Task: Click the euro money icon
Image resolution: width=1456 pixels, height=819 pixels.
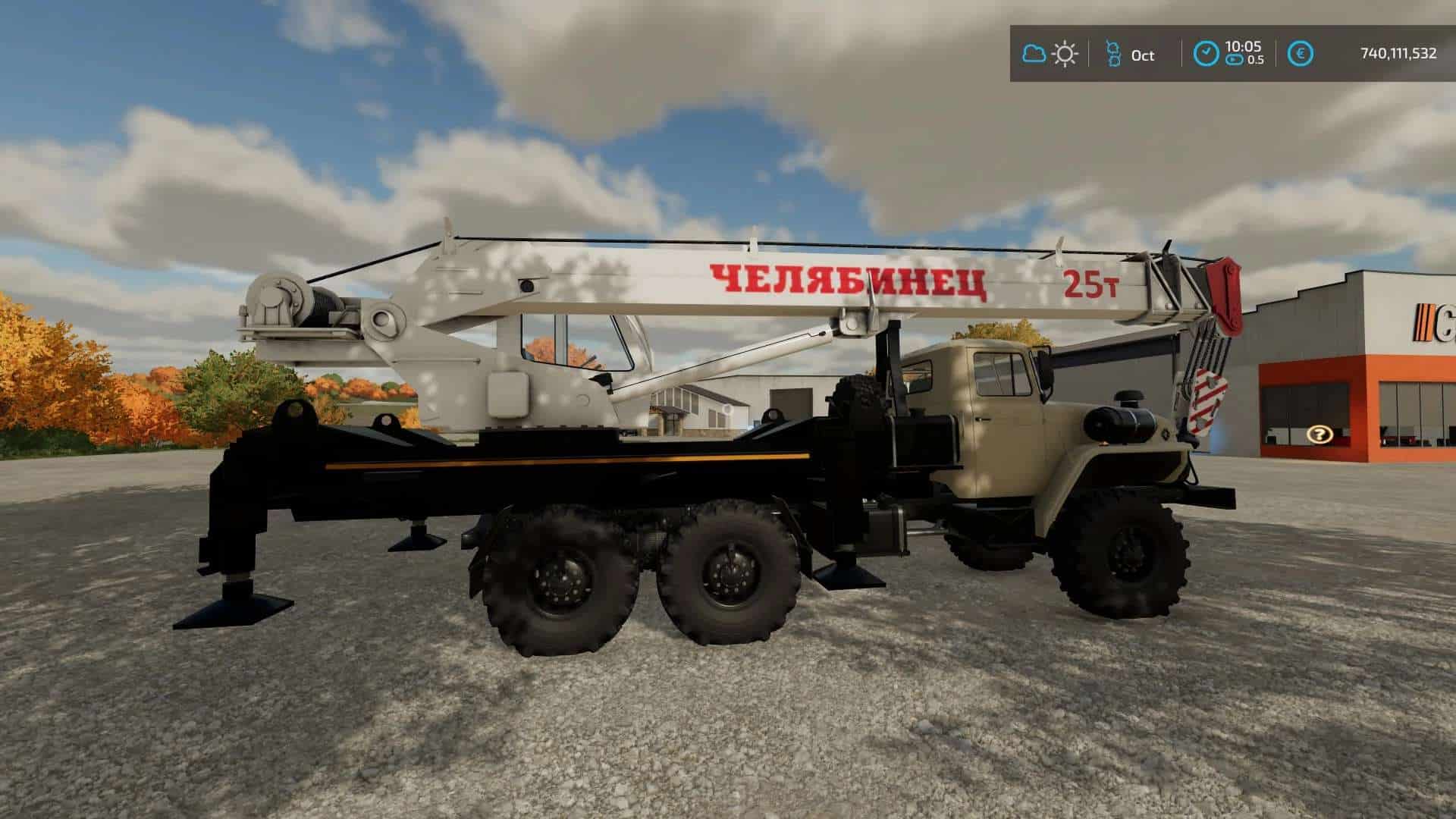Action: (x=1301, y=54)
